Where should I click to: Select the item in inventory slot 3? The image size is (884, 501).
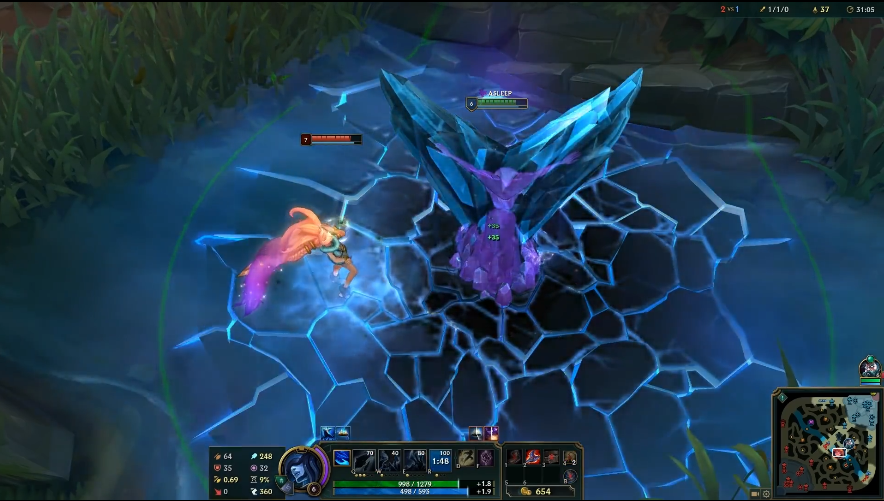[x=551, y=458]
